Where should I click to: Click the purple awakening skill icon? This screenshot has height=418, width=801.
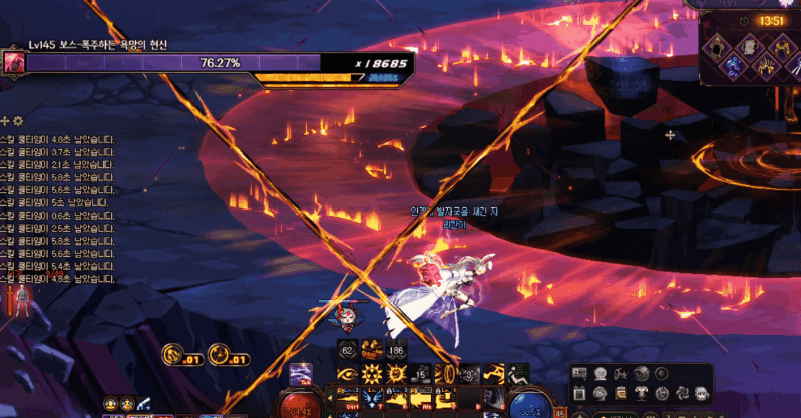point(300,374)
